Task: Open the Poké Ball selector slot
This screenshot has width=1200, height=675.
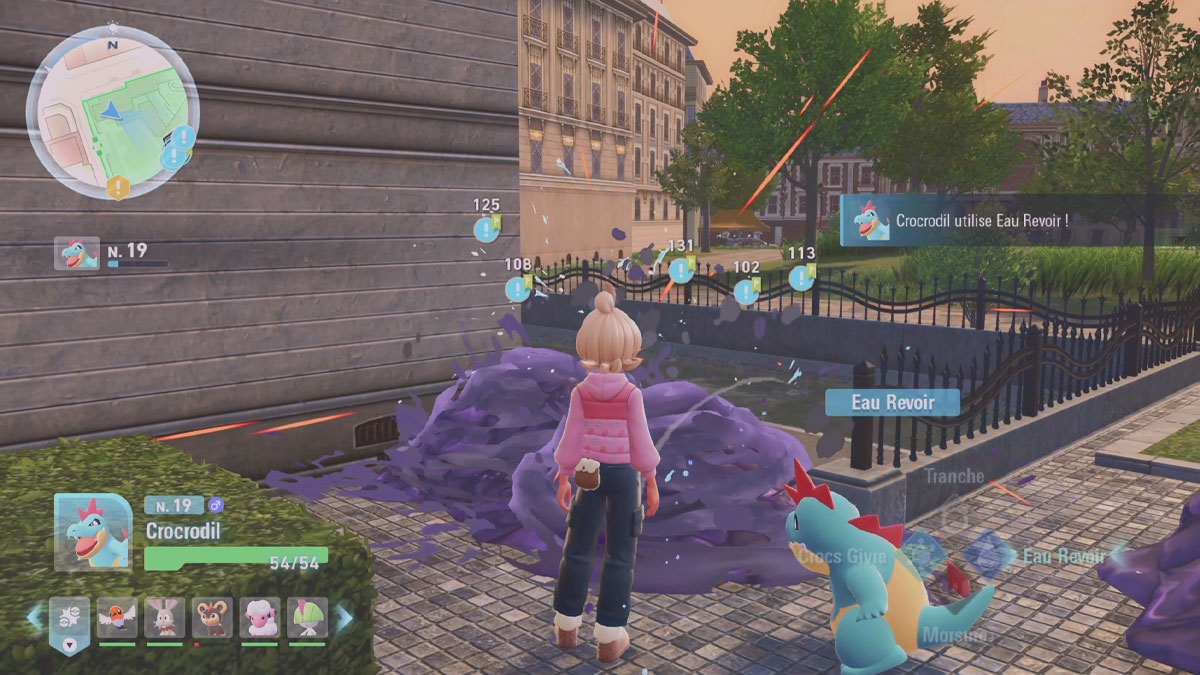Action: [x=70, y=620]
